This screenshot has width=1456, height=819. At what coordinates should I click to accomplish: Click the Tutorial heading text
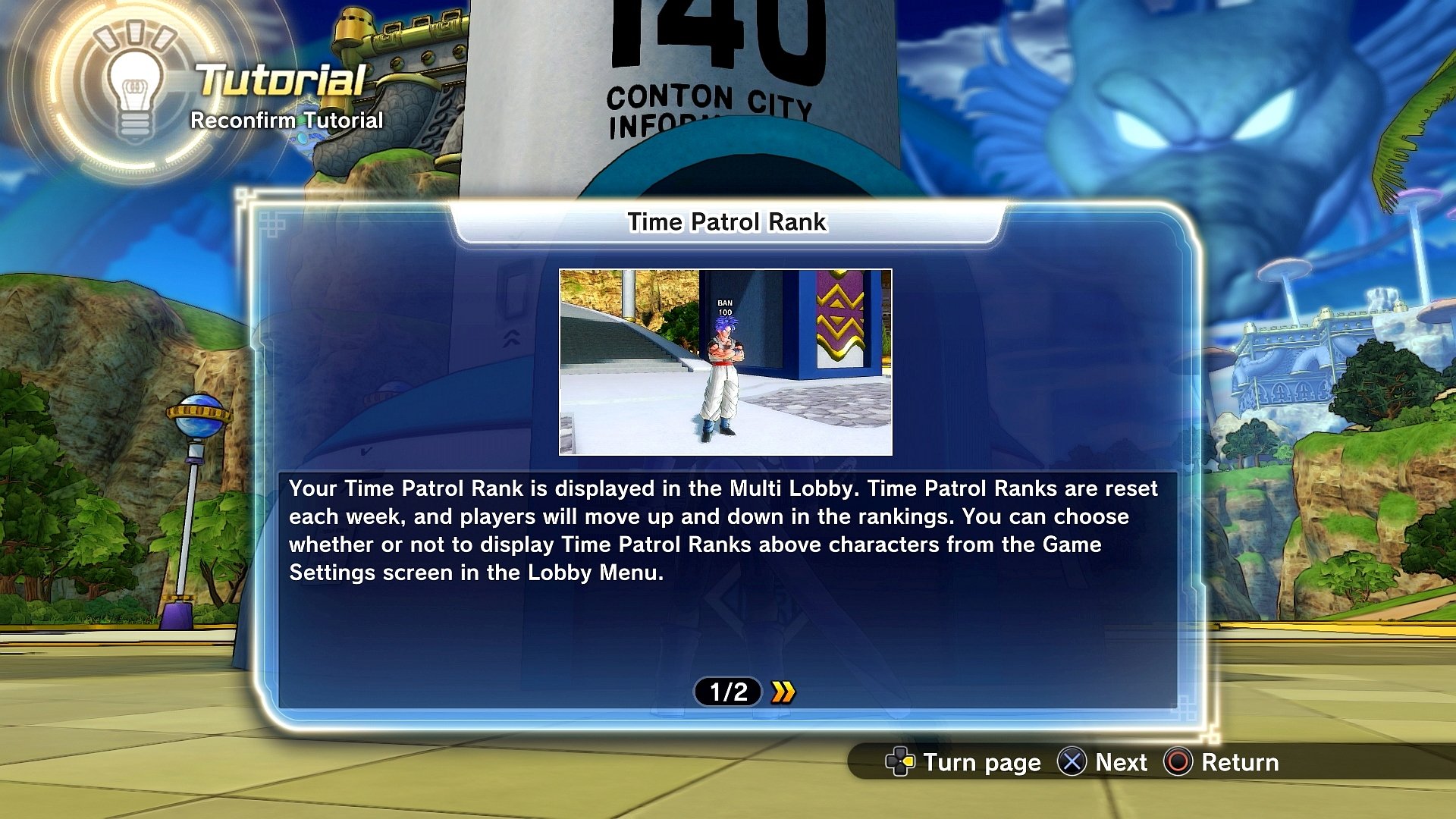(x=278, y=78)
